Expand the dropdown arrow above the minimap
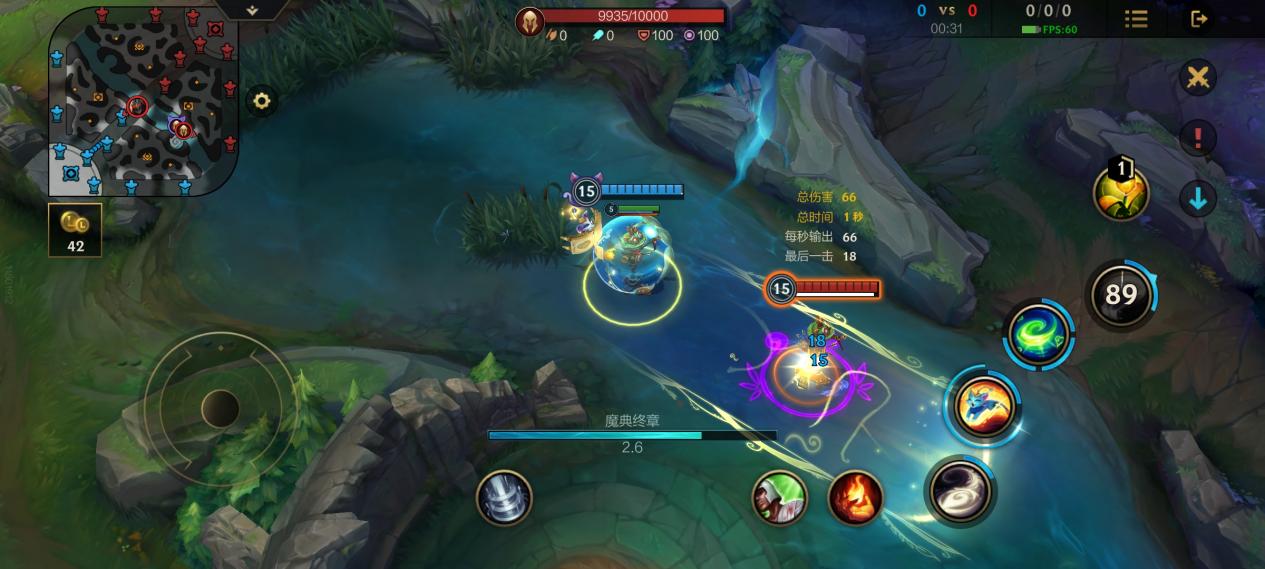The height and width of the screenshot is (569, 1265). [x=252, y=10]
